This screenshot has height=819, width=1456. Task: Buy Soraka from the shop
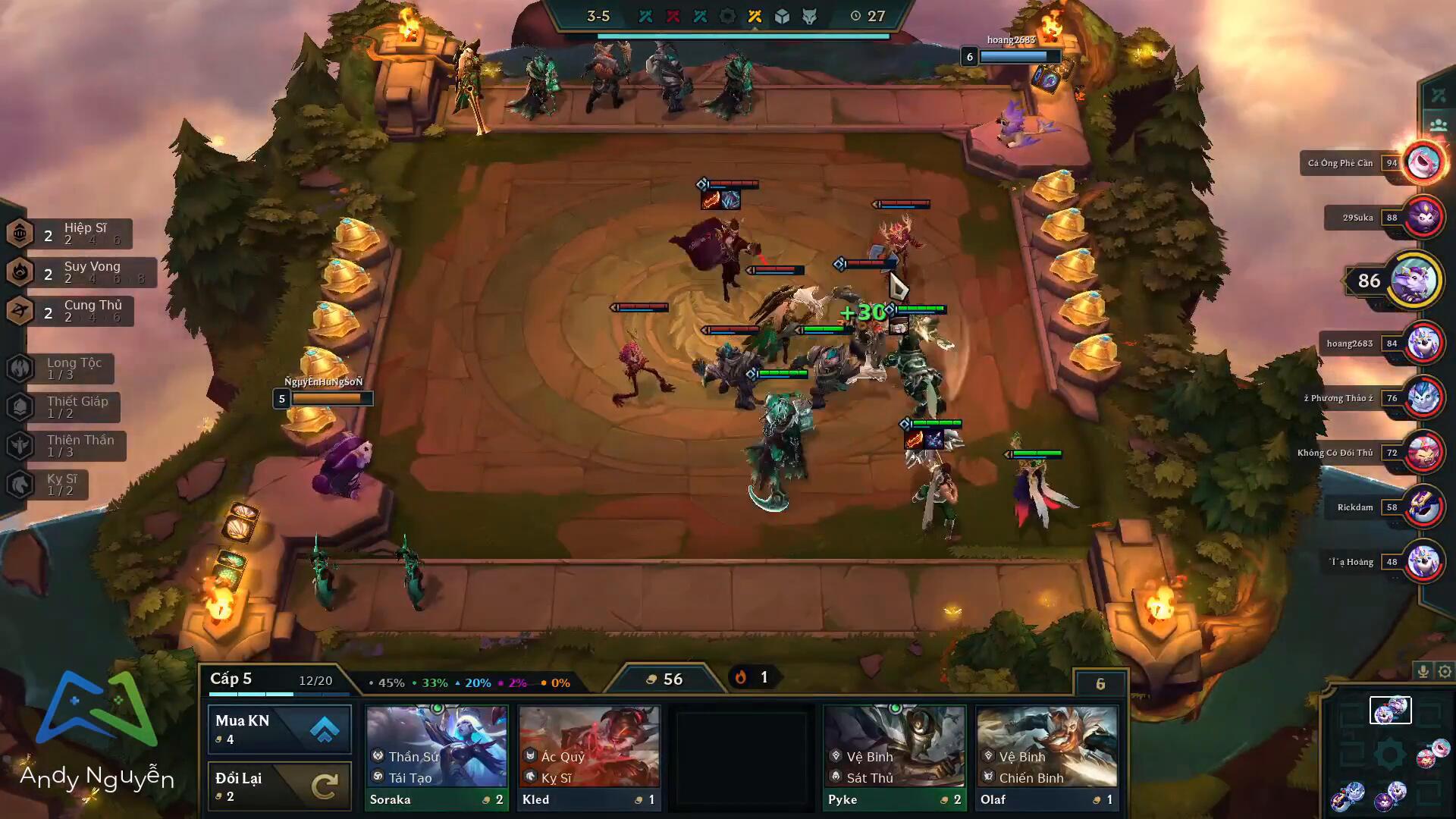[436, 757]
